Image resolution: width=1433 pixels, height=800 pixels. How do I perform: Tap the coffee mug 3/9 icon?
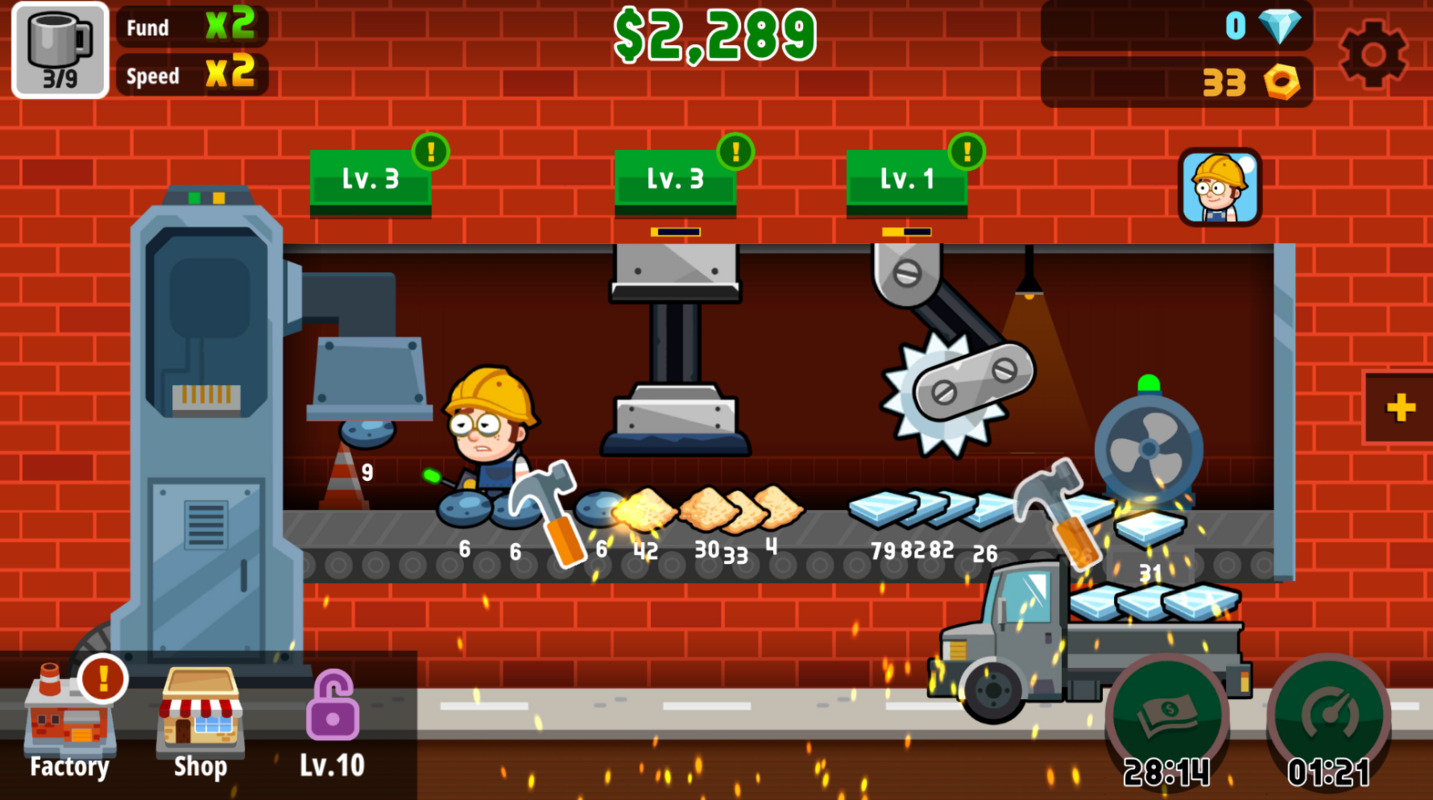click(60, 50)
